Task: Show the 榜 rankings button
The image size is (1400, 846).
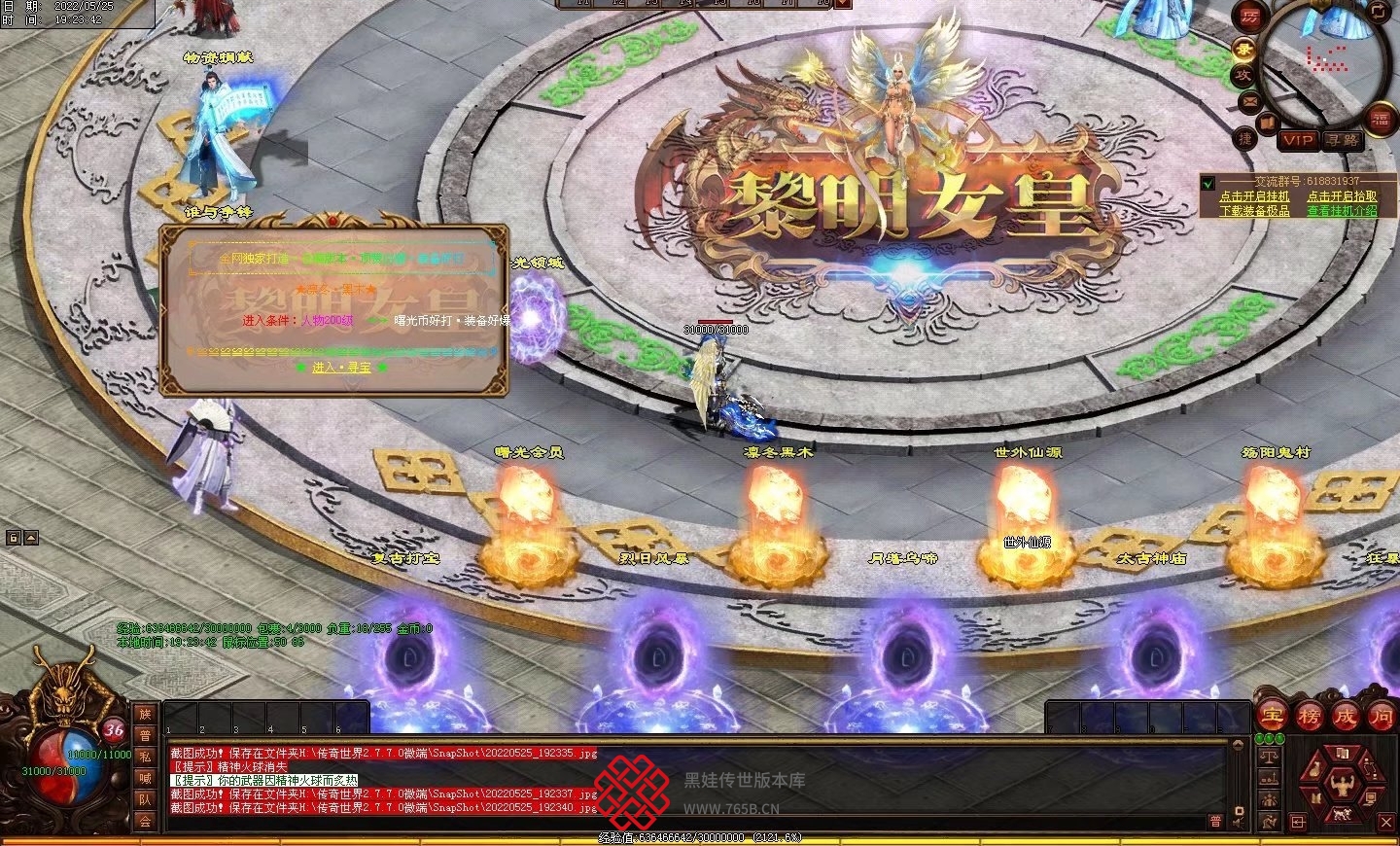Action: (x=1309, y=717)
